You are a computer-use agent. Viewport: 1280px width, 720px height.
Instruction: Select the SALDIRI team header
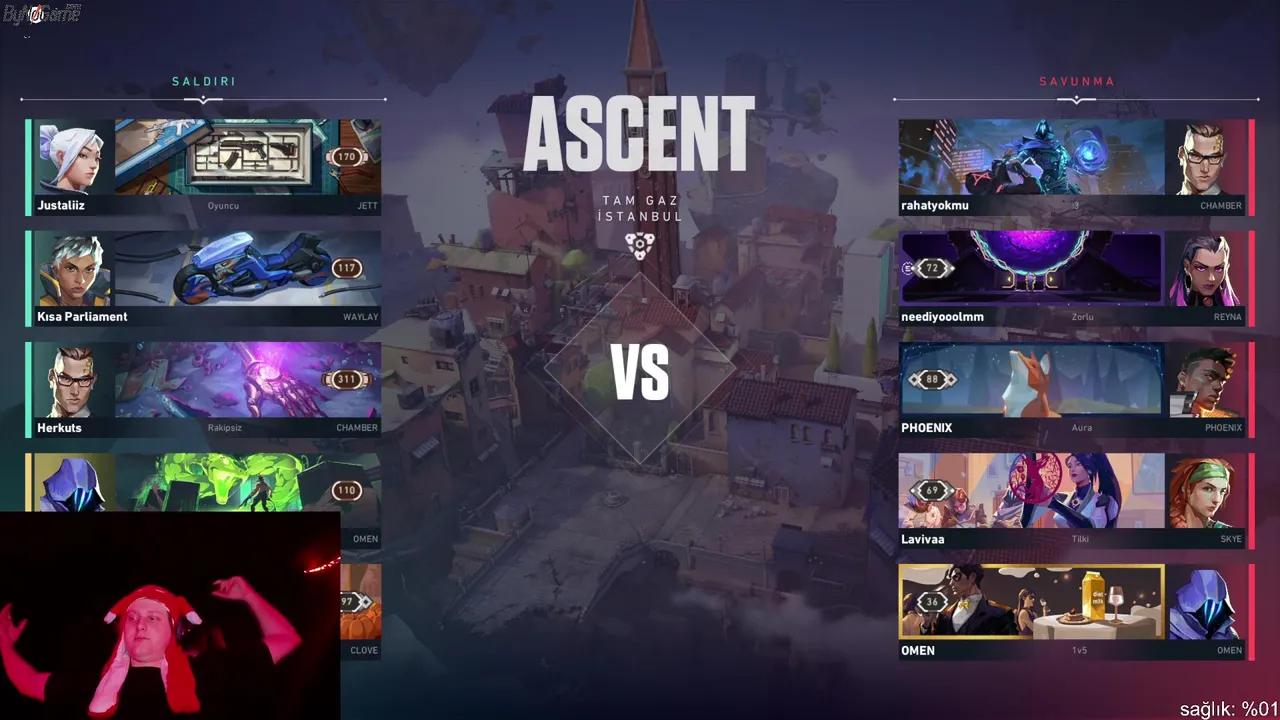click(x=203, y=81)
